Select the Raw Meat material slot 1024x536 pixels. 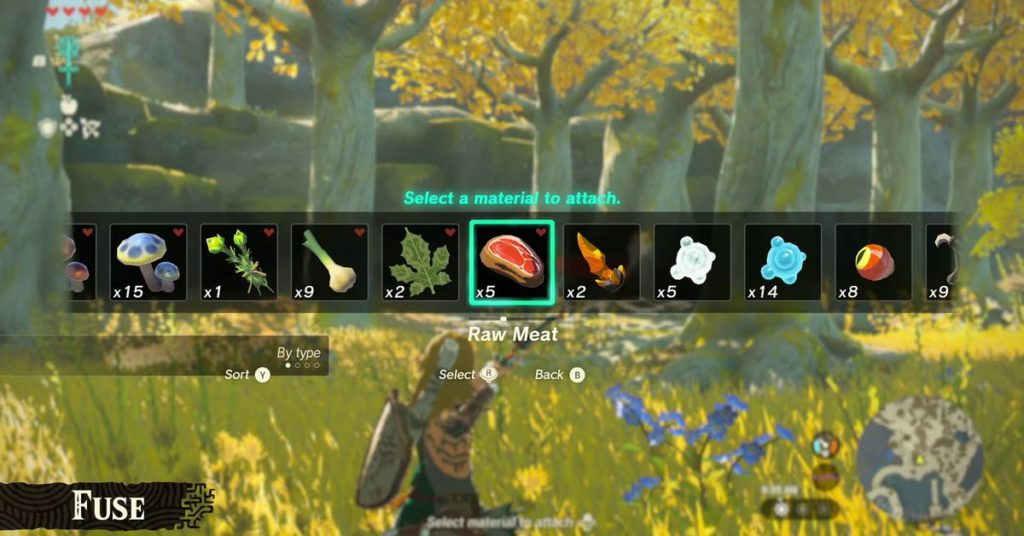pyautogui.click(x=511, y=262)
